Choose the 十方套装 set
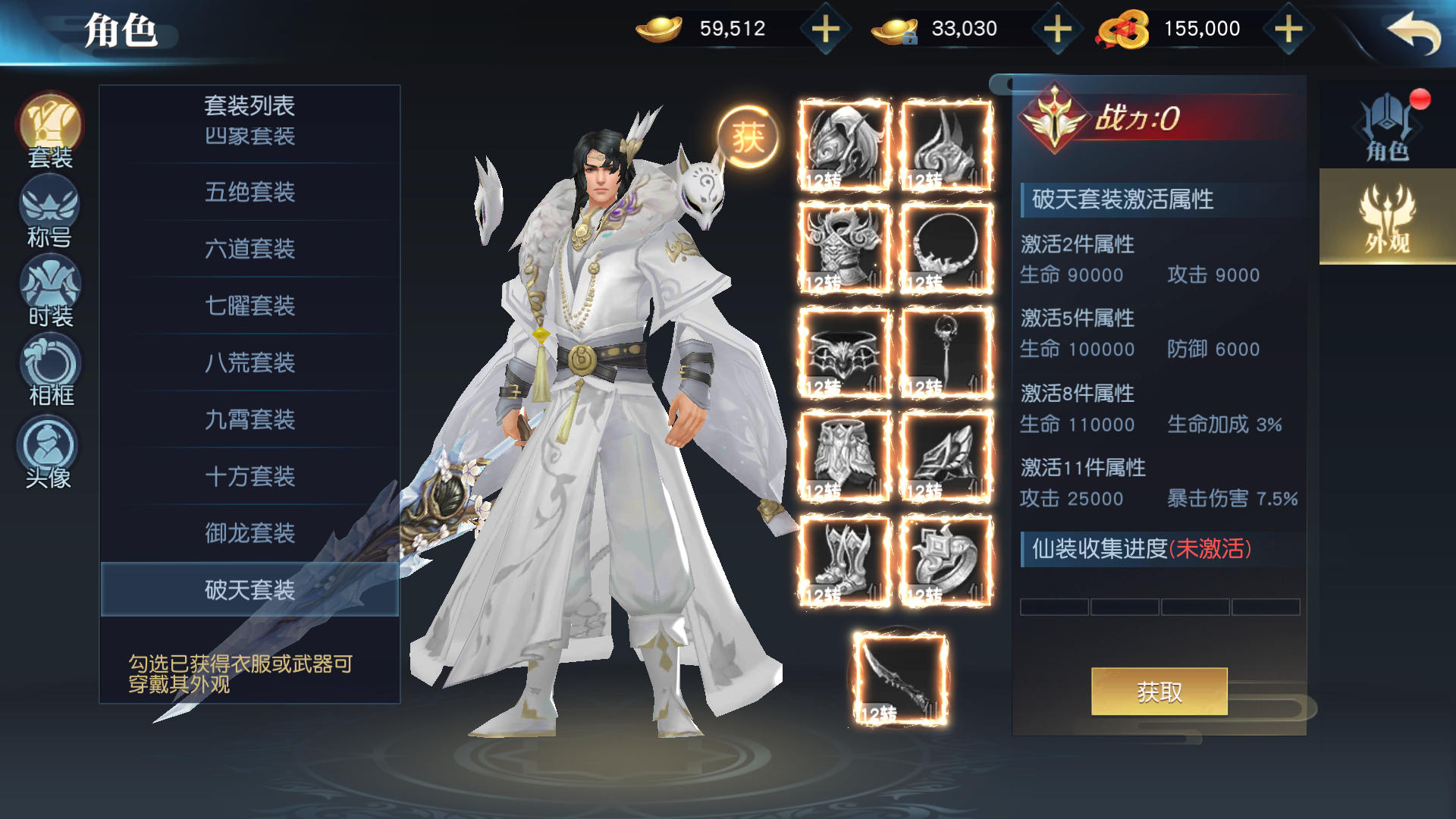The height and width of the screenshot is (819, 1456). click(x=249, y=476)
